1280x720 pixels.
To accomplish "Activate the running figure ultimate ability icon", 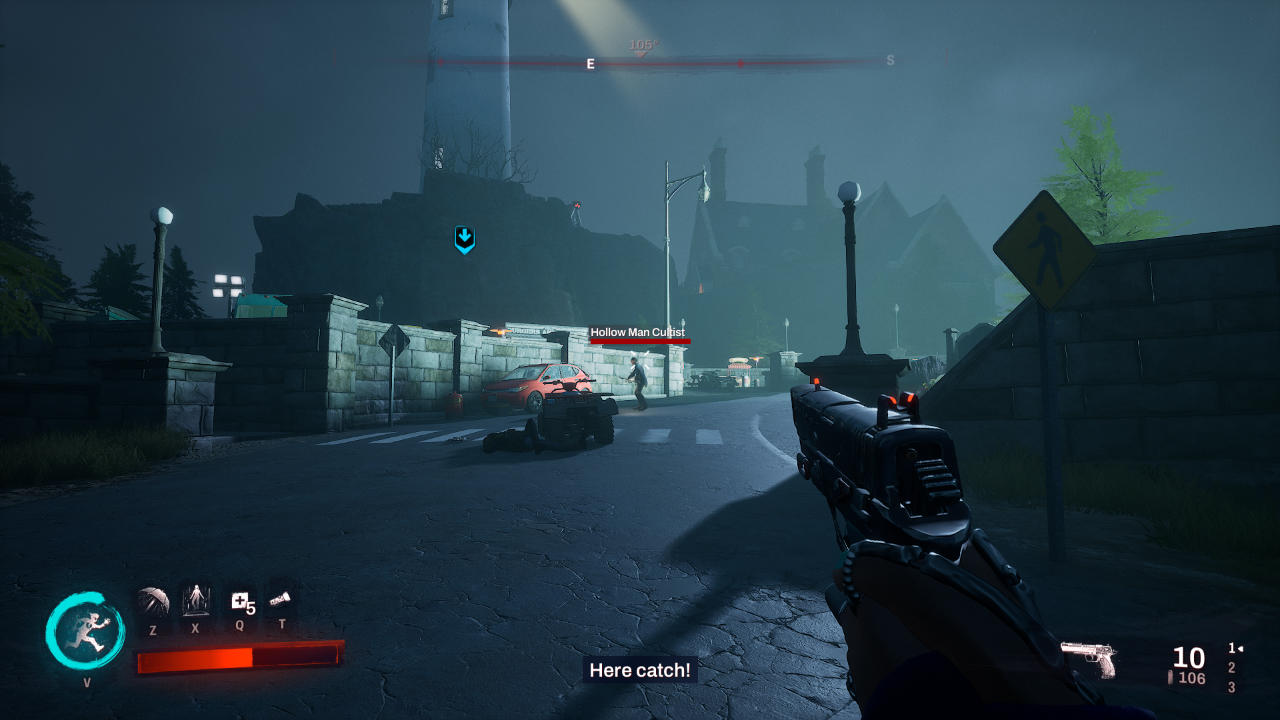I will coord(85,632).
